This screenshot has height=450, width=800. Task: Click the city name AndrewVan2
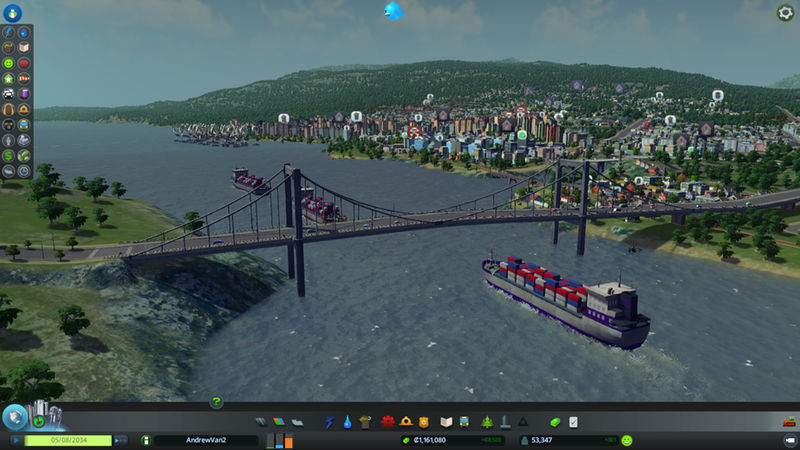[206, 440]
